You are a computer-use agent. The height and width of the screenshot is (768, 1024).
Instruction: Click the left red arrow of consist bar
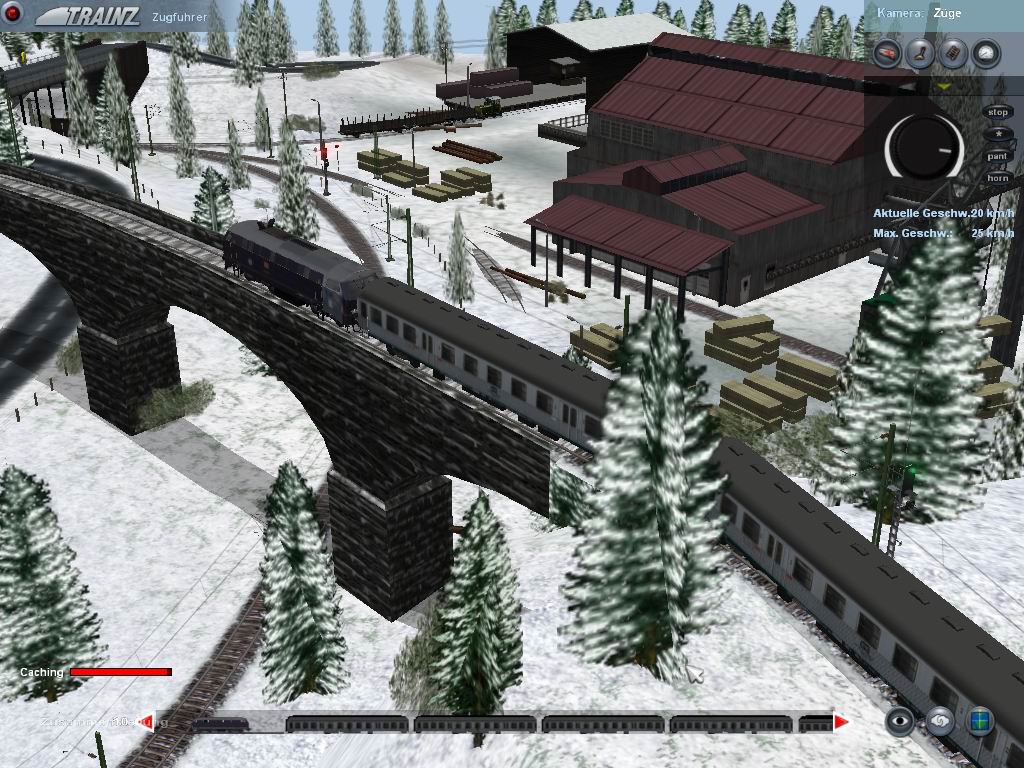click(146, 721)
